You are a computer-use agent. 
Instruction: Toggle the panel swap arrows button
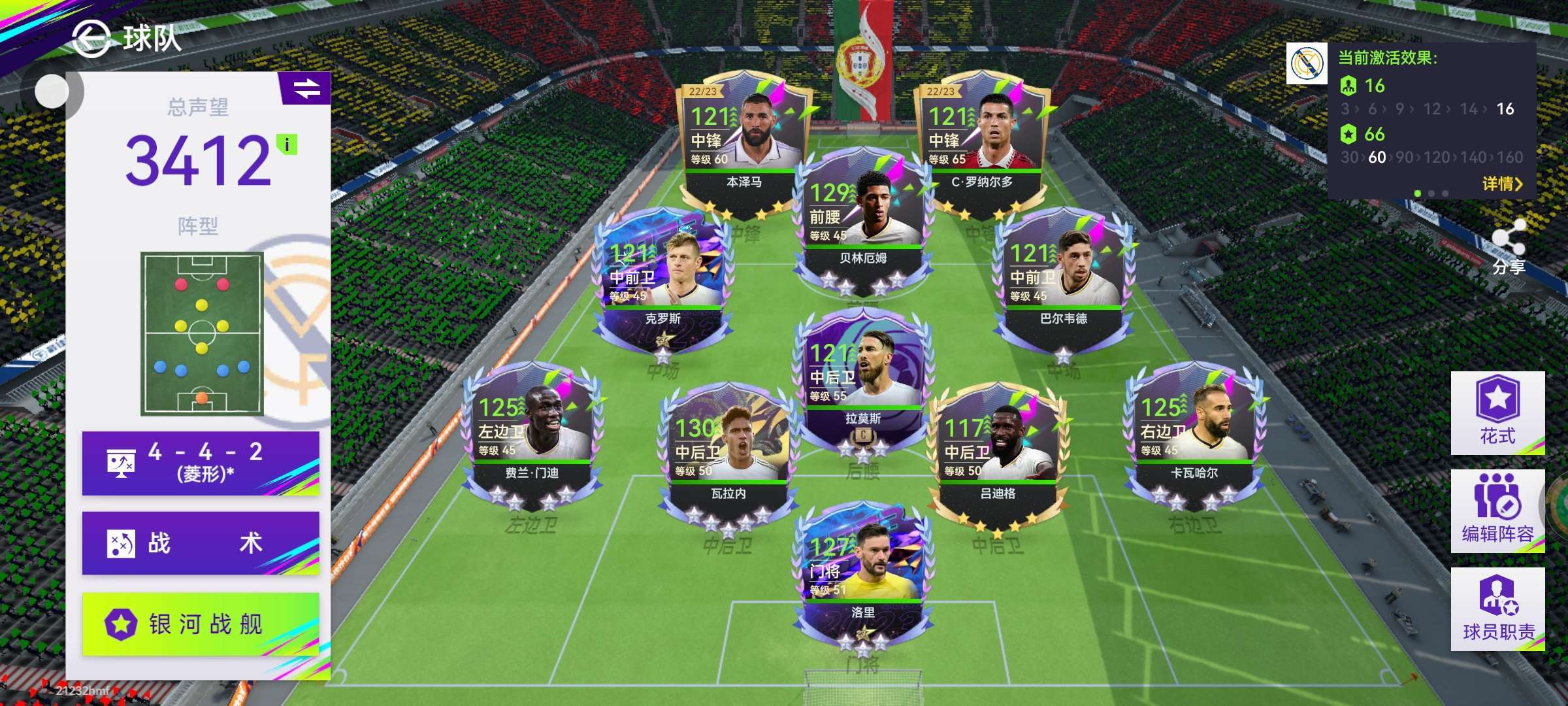306,88
